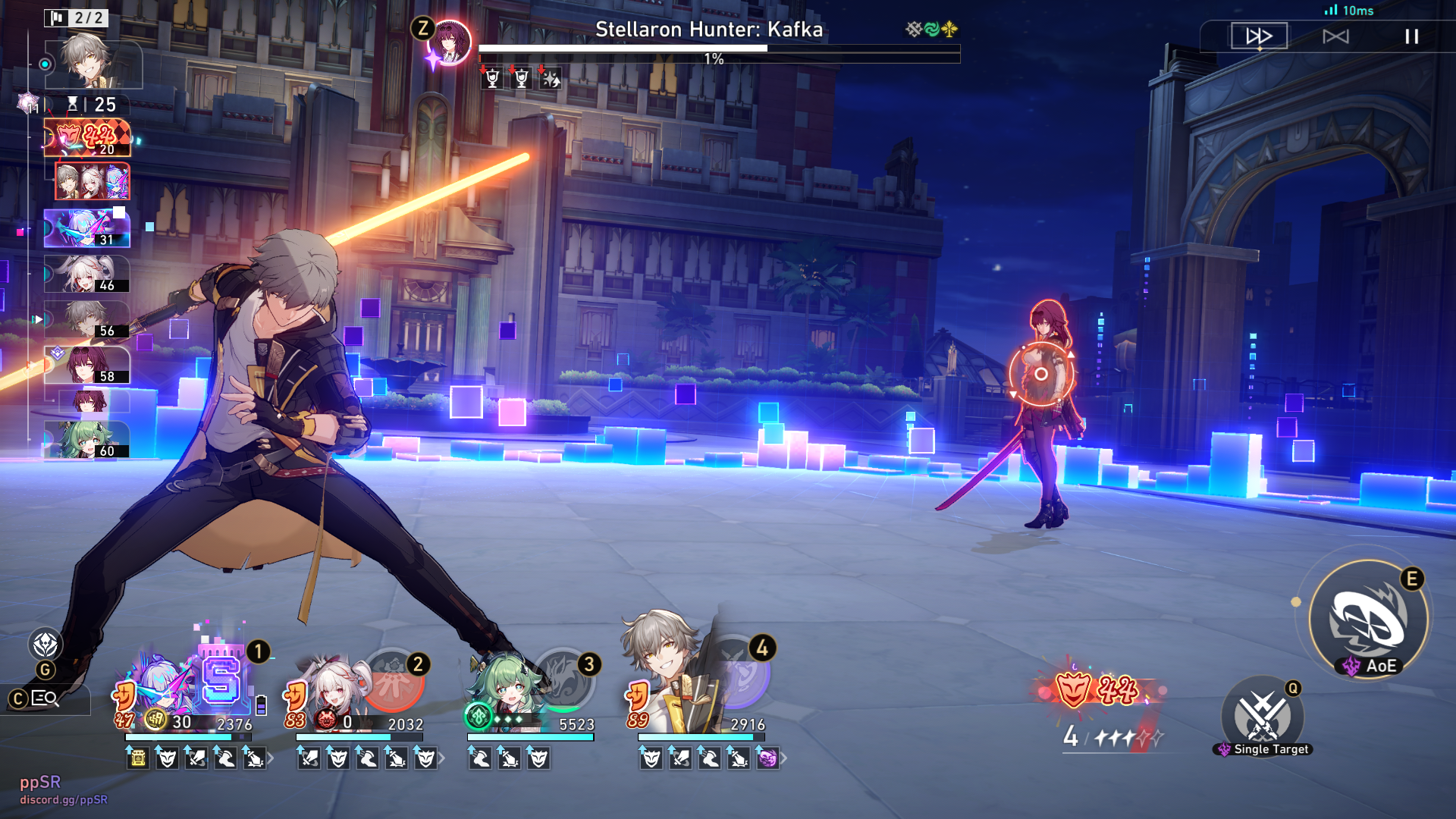Activate character 1's purple S ultimate
Viewport: 1456px width, 819px height.
(x=221, y=679)
